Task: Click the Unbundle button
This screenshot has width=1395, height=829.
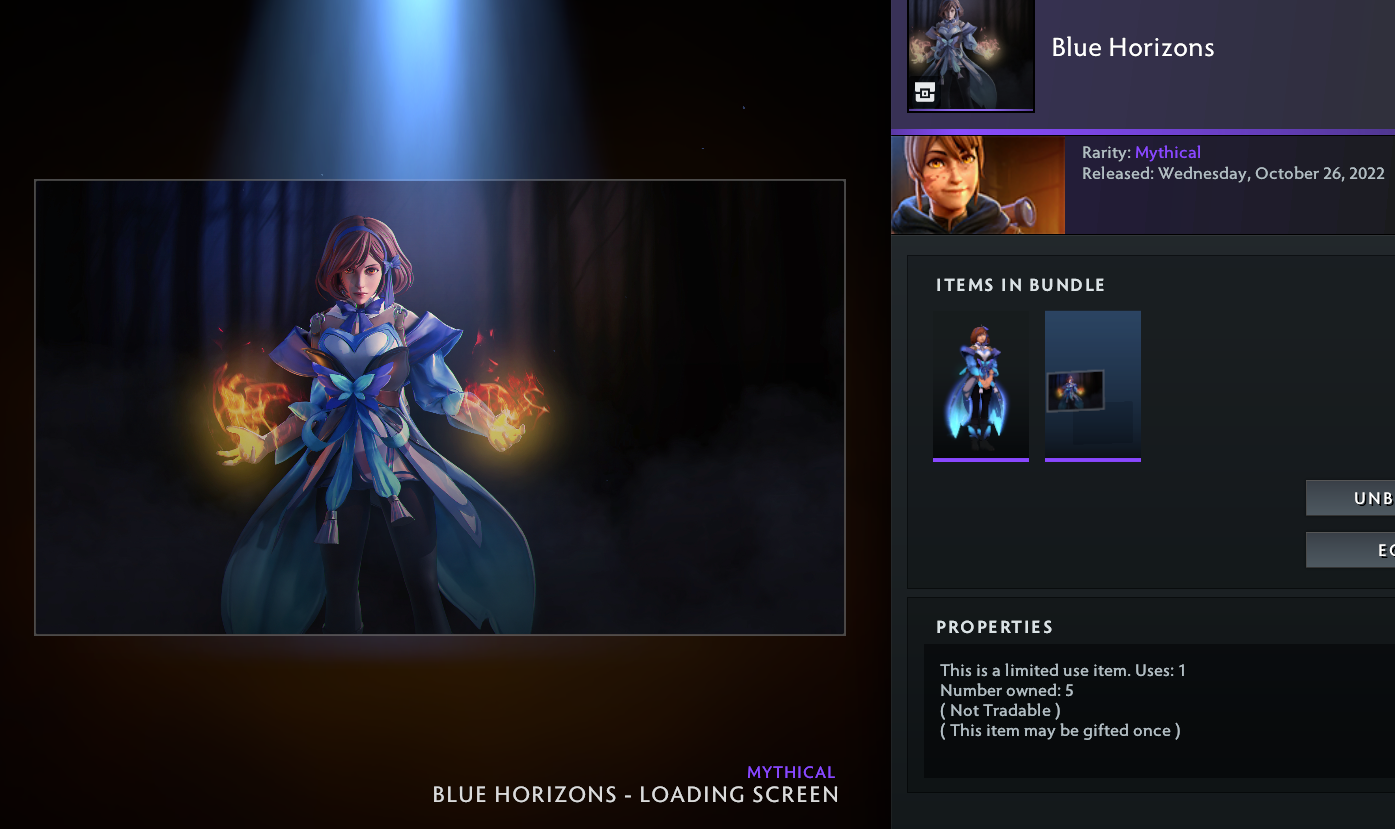Action: click(1352, 498)
